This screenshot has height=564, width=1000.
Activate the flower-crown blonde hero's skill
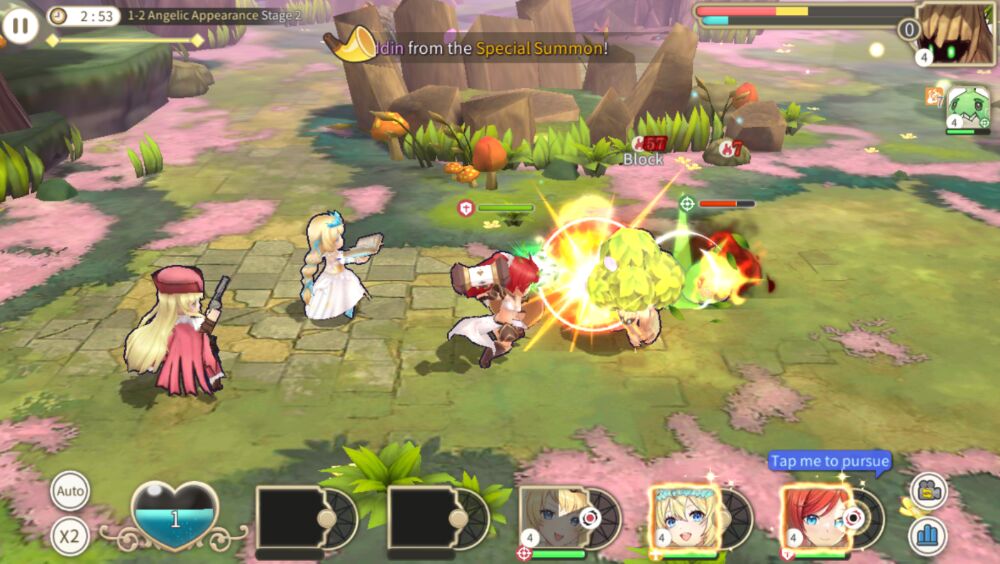tap(684, 518)
